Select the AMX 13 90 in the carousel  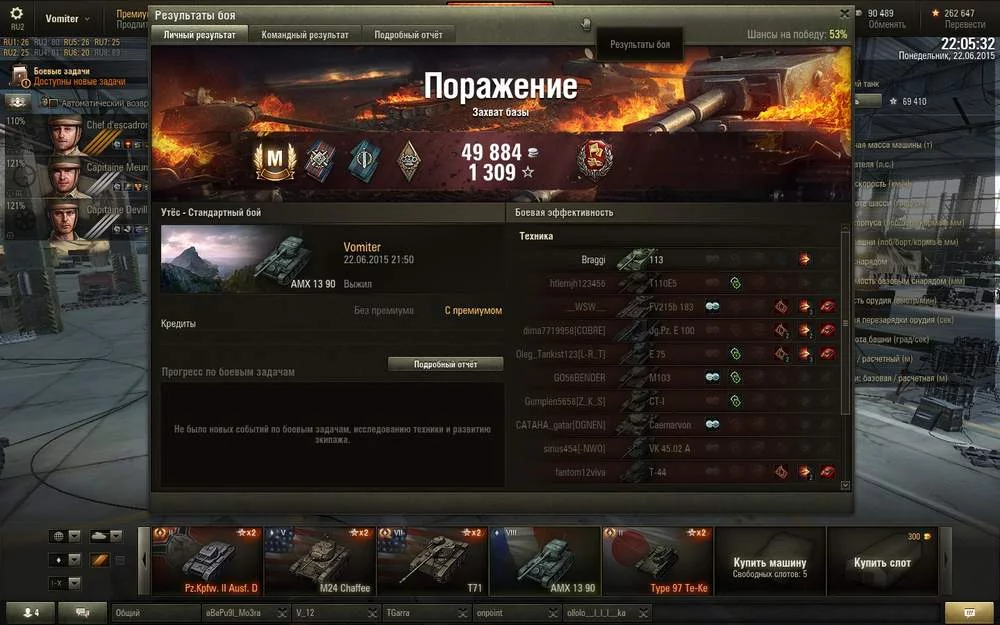pos(545,561)
